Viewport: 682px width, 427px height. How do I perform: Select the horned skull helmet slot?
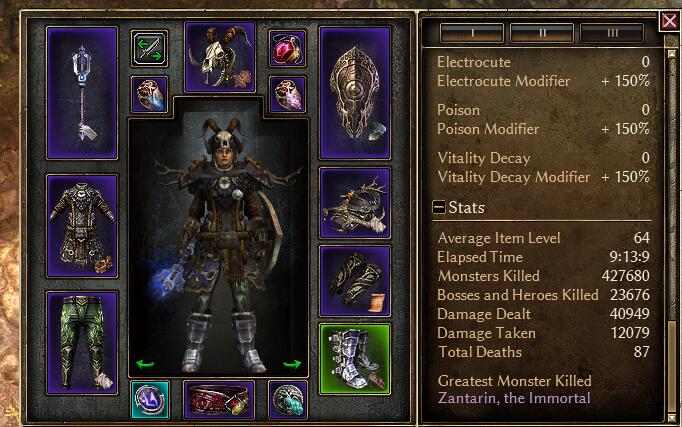[219, 56]
